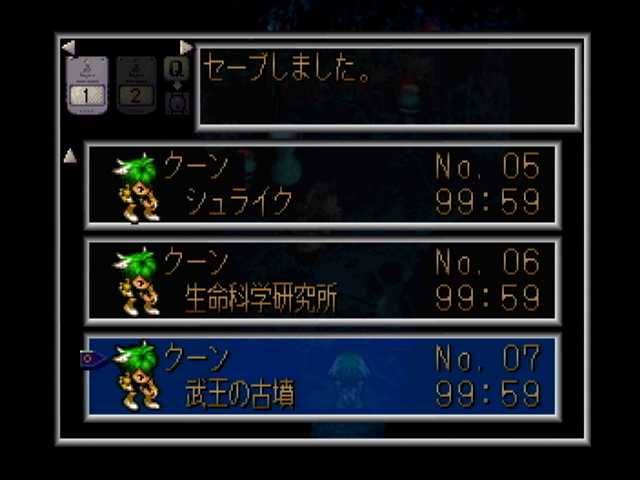640x480 pixels.
Task: Click the up arrow beside the save list
Action: [x=70, y=155]
